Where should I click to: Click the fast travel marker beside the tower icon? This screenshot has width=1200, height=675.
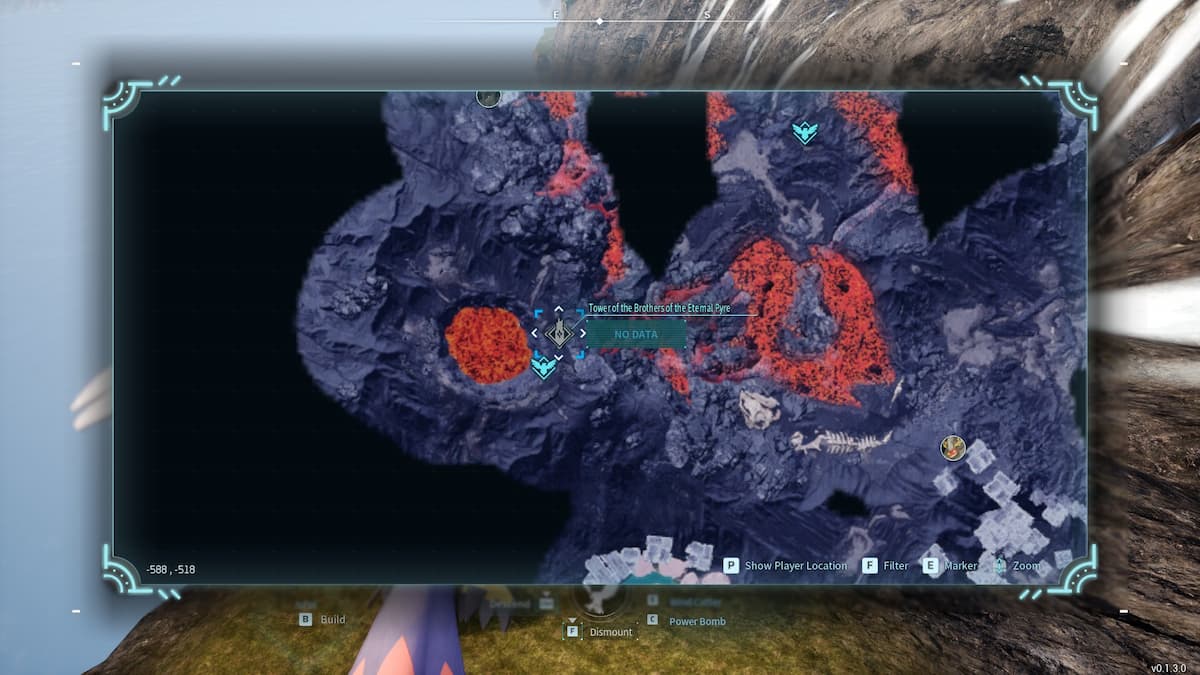543,367
